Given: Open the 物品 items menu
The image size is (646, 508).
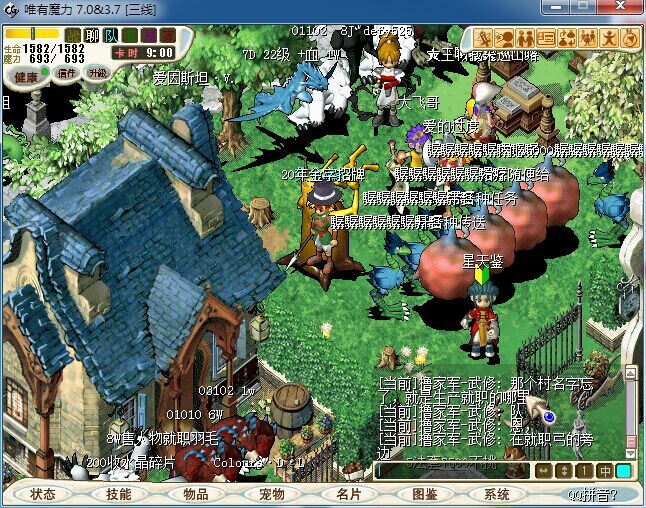Looking at the screenshot, I should 195,494.
